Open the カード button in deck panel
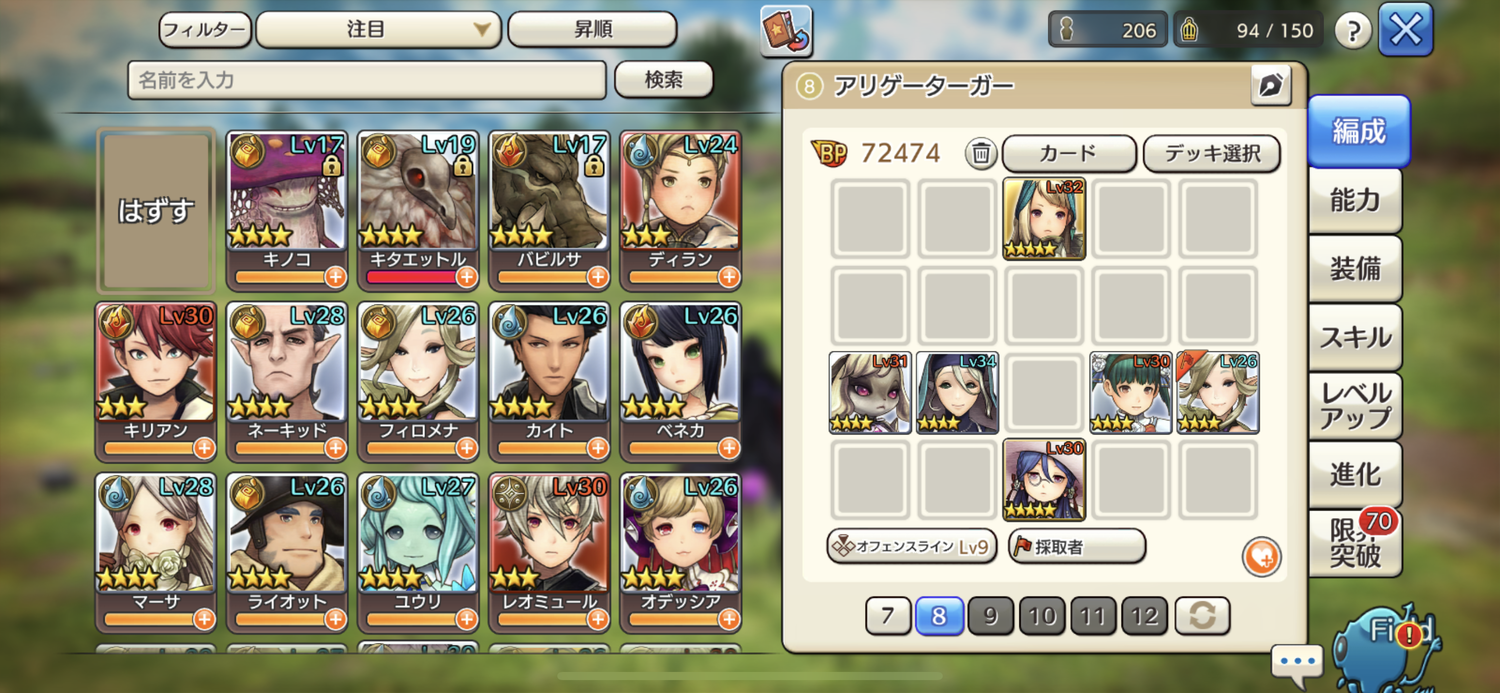Image resolution: width=1500 pixels, height=693 pixels. click(x=1068, y=154)
